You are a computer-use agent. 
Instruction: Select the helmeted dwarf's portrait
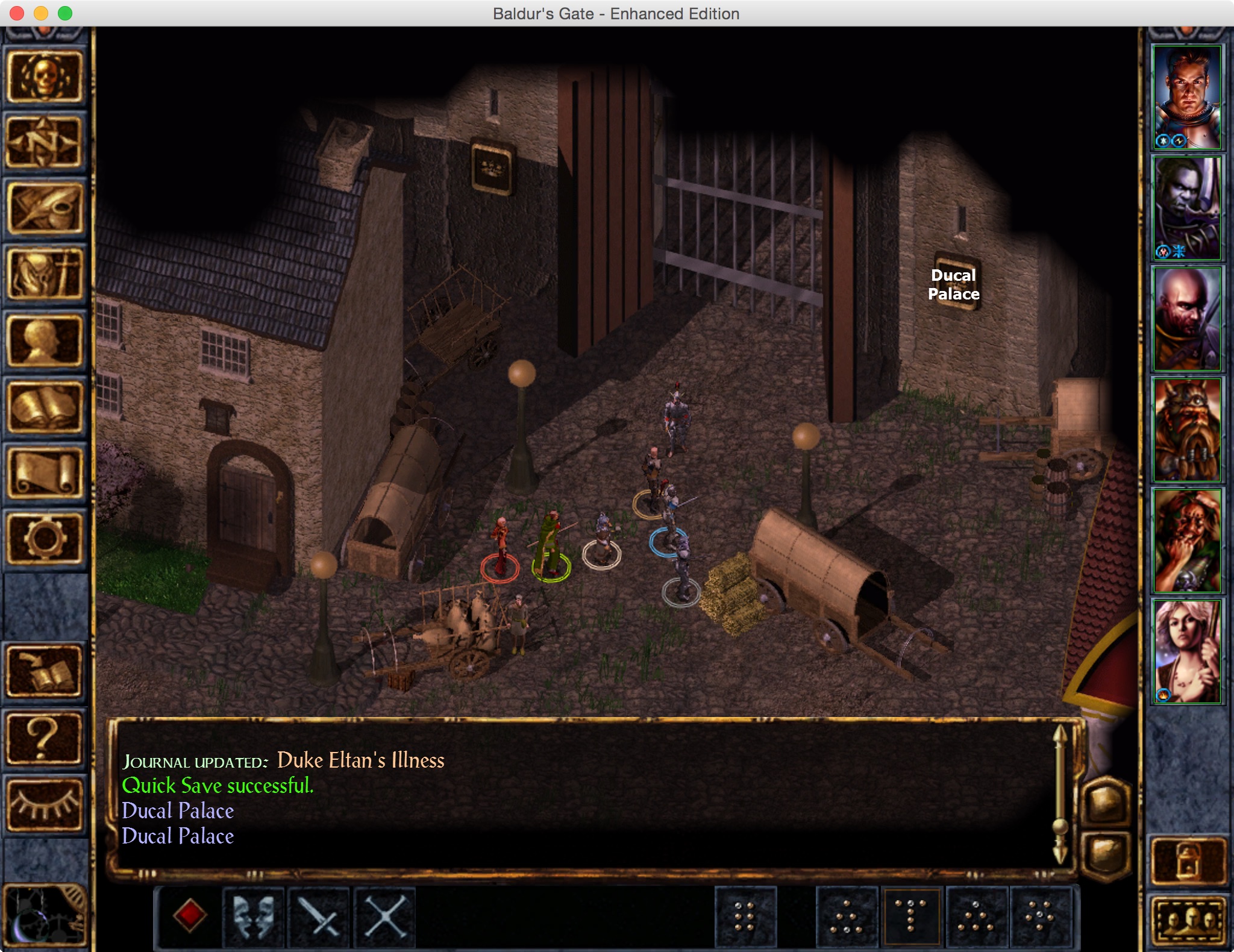tap(1186, 430)
